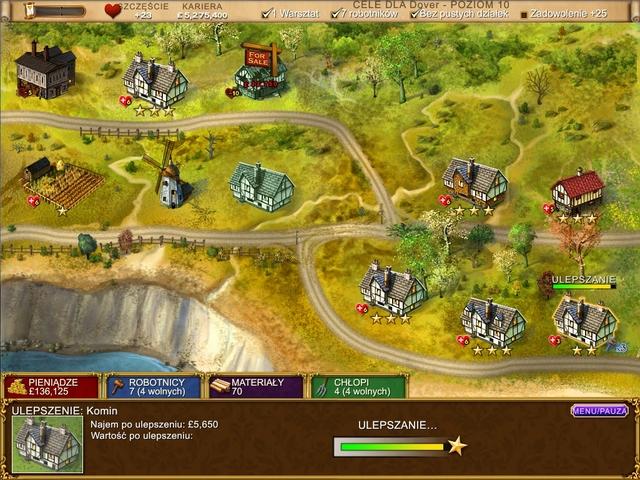This screenshot has height=480, width=640.
Task: Select the house thumbnail in upgrade panel
Action: point(48,443)
